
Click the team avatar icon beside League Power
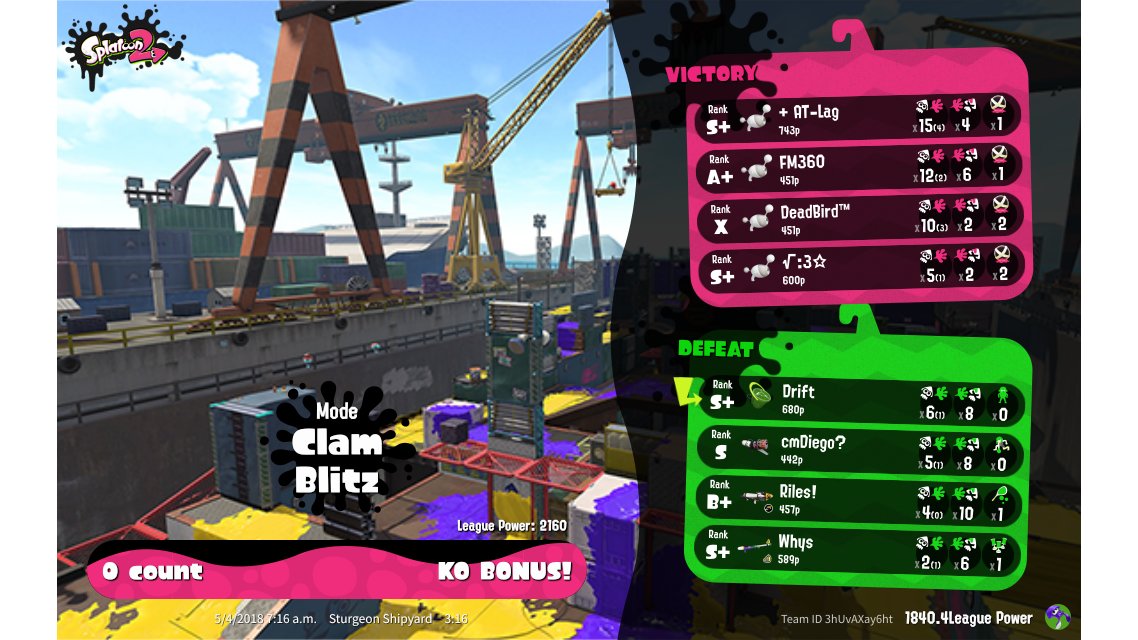(1058, 618)
